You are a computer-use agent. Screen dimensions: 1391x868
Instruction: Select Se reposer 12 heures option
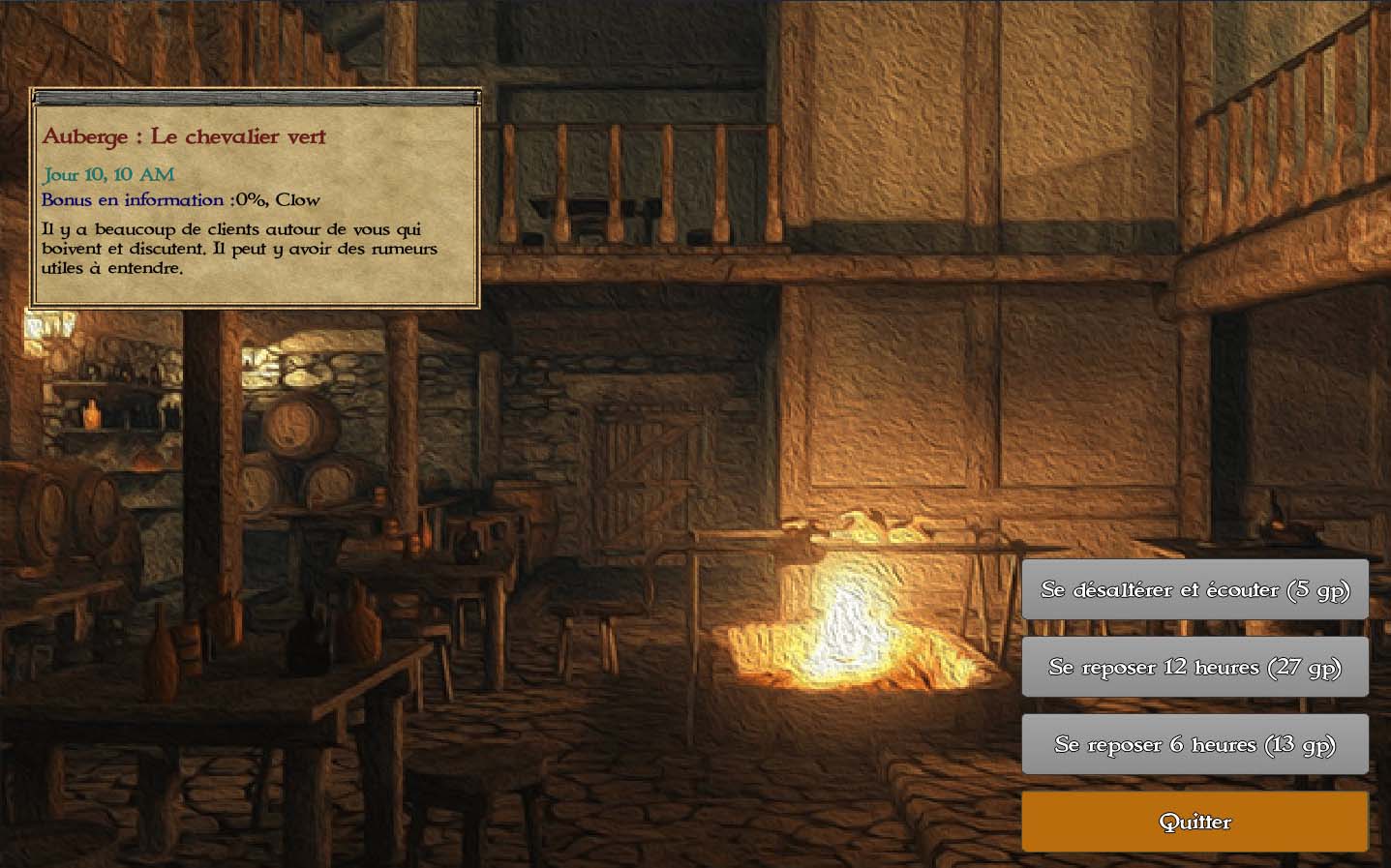[x=1194, y=667]
